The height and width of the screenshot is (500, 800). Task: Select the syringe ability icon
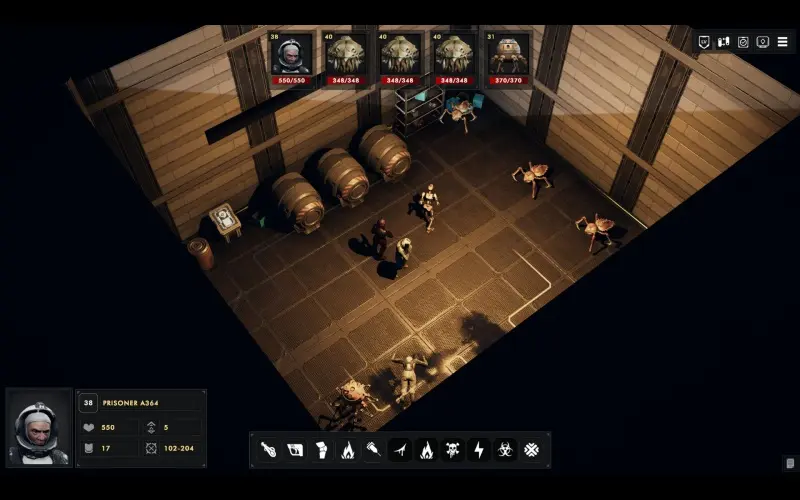pyautogui.click(x=373, y=450)
